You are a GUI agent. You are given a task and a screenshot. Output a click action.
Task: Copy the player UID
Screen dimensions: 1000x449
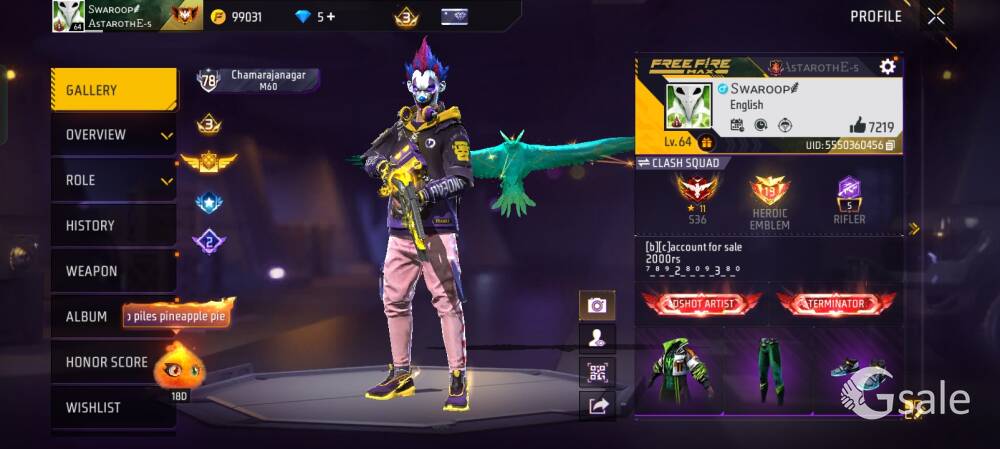pyautogui.click(x=890, y=145)
